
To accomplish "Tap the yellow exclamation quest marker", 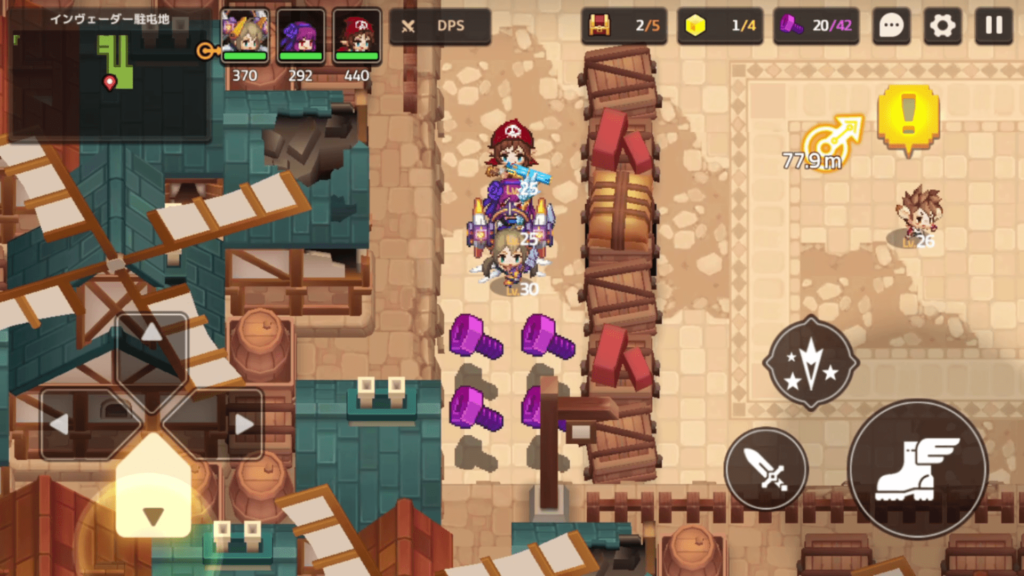I will pyautogui.click(x=908, y=117).
